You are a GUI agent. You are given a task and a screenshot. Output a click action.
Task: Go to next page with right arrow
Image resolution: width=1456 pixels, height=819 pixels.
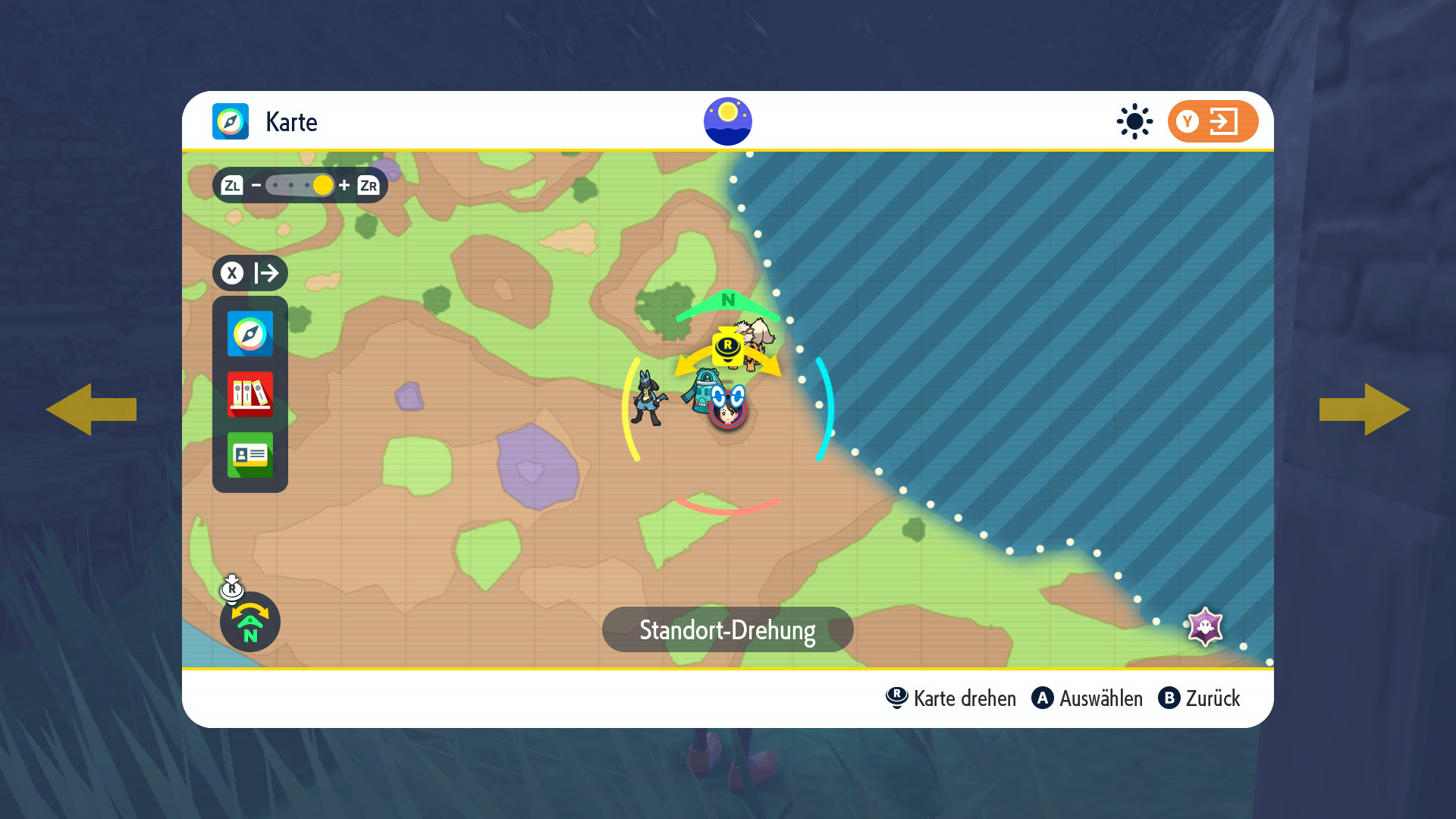coord(1365,409)
